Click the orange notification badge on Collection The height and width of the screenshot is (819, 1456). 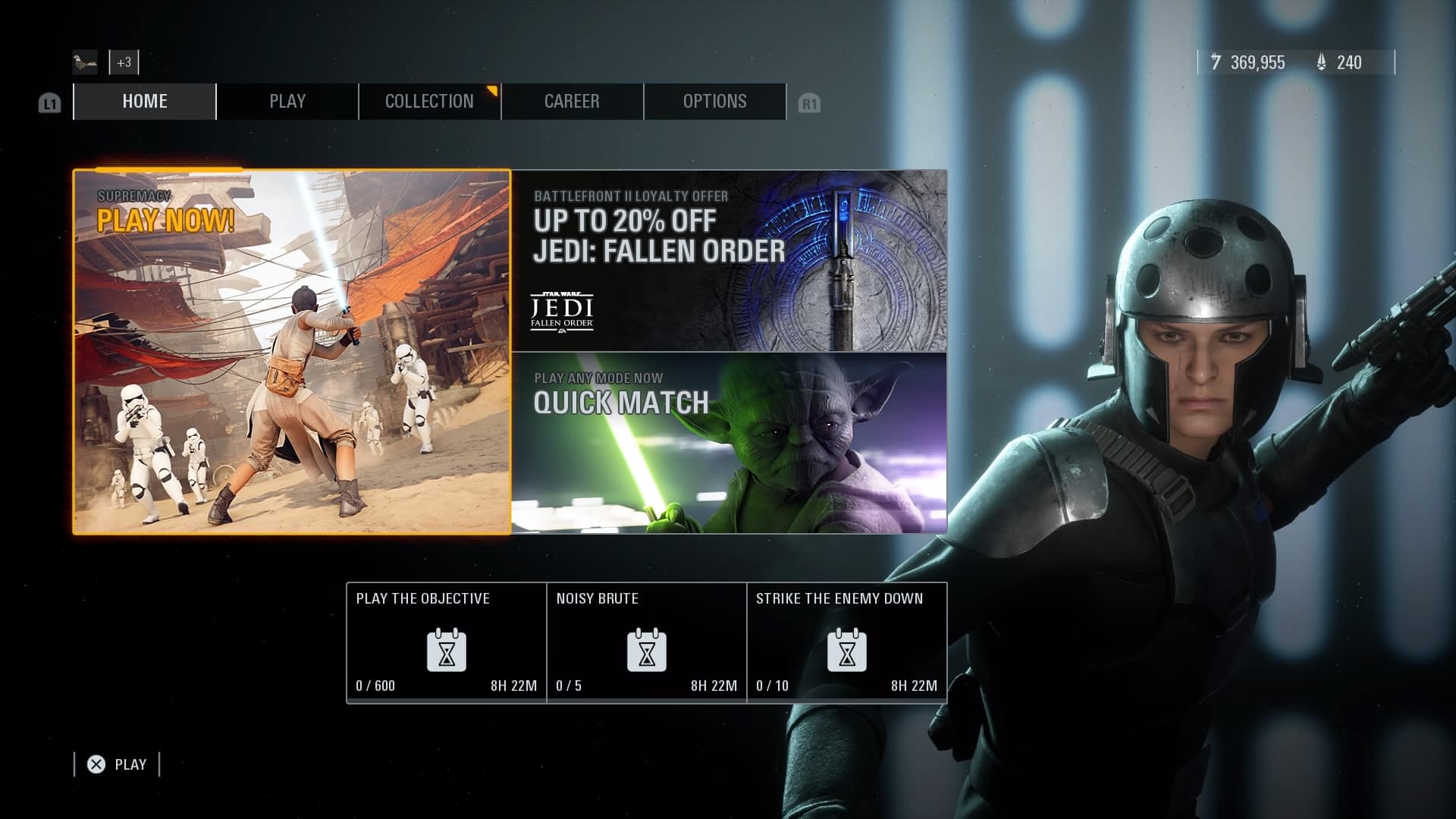(492, 90)
